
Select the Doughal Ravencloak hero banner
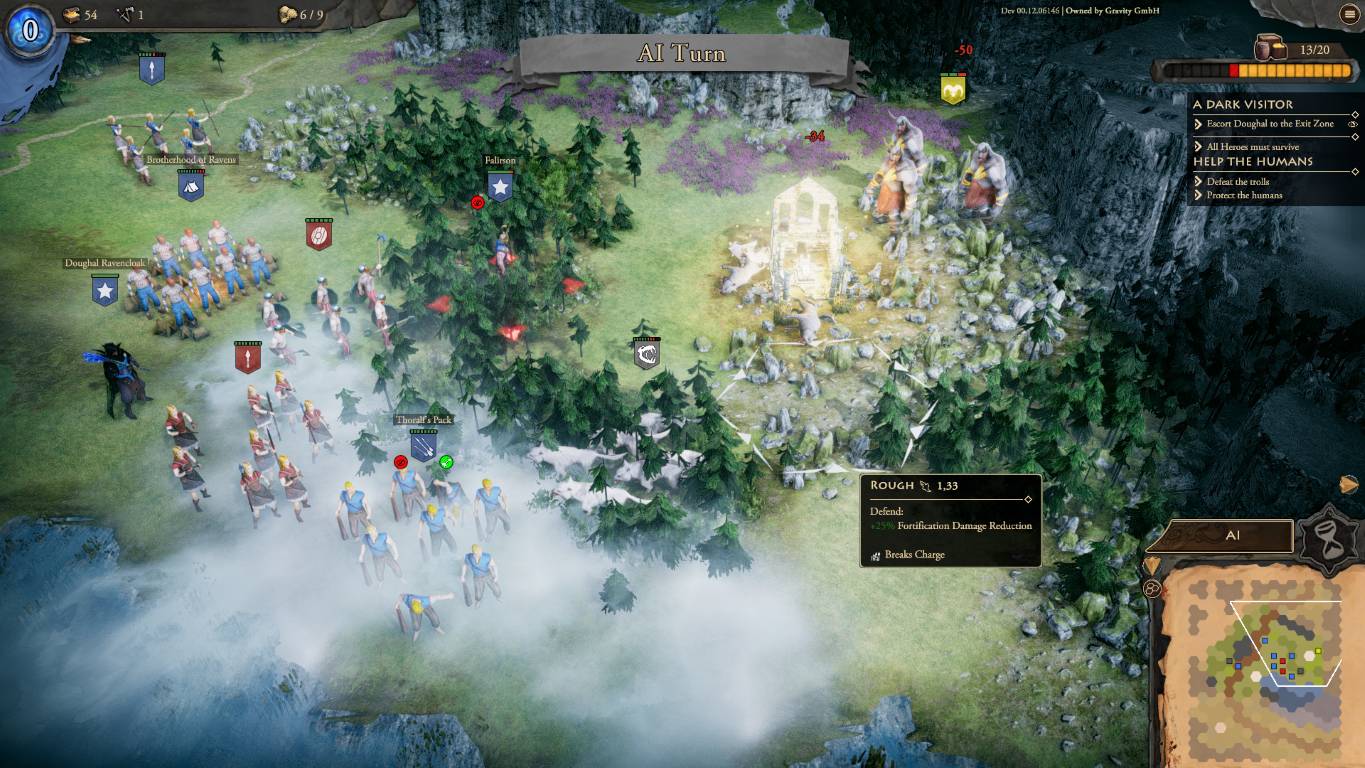[x=105, y=290]
